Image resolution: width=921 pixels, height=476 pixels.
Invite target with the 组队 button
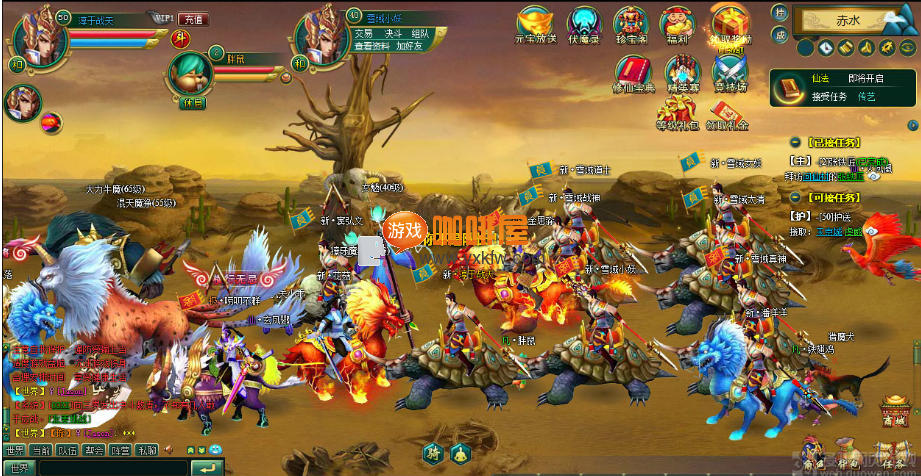point(420,33)
